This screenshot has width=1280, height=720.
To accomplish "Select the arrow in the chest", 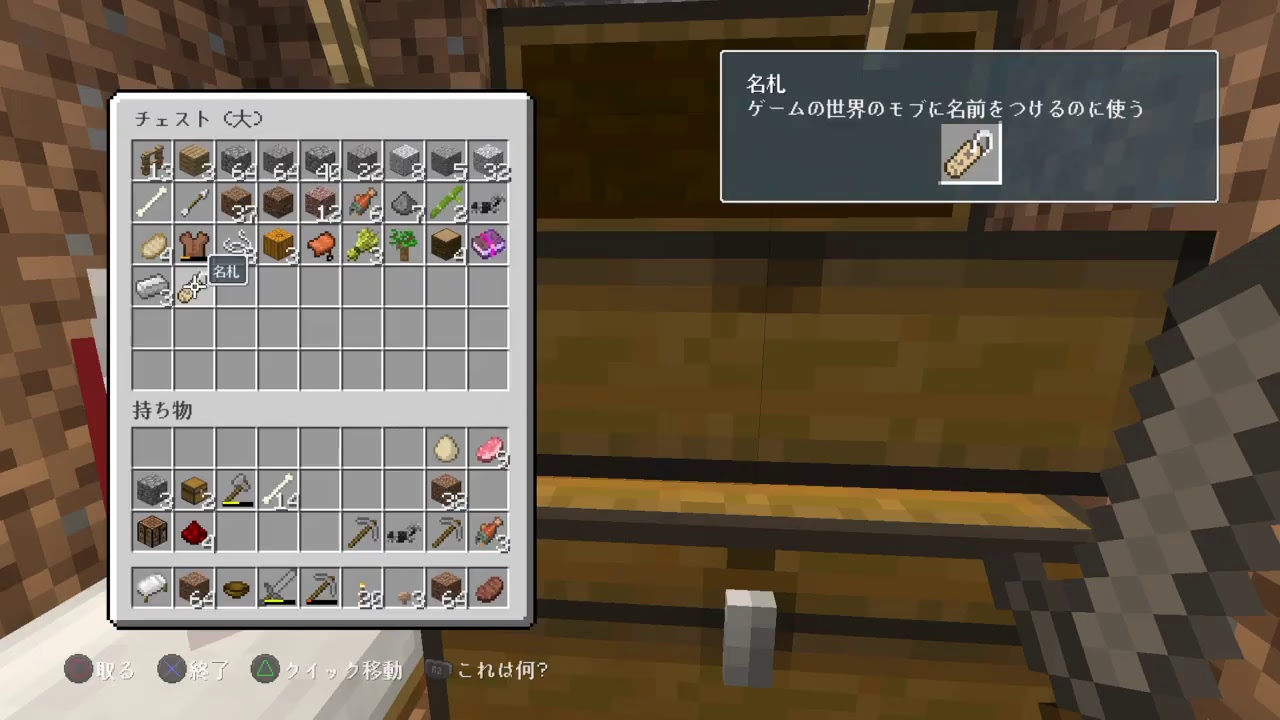I will [194, 203].
